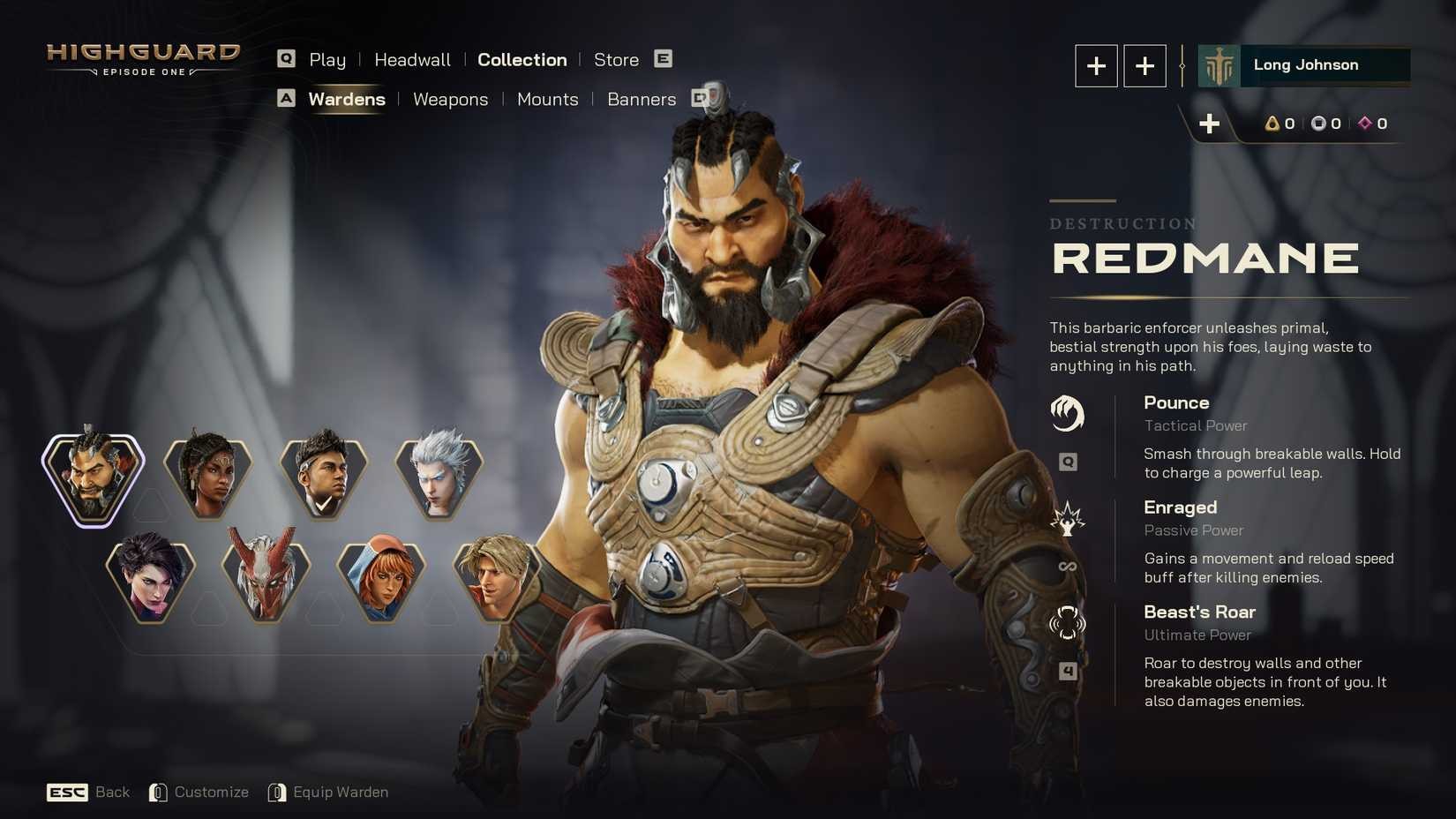This screenshot has height=819, width=1456.
Task: Click the gold triangle currency icon
Action: tap(1272, 124)
